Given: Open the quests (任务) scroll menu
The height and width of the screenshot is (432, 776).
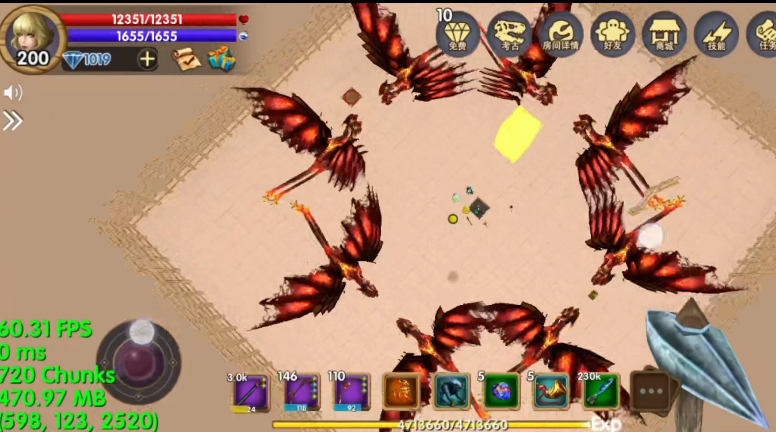Looking at the screenshot, I should (x=764, y=35).
